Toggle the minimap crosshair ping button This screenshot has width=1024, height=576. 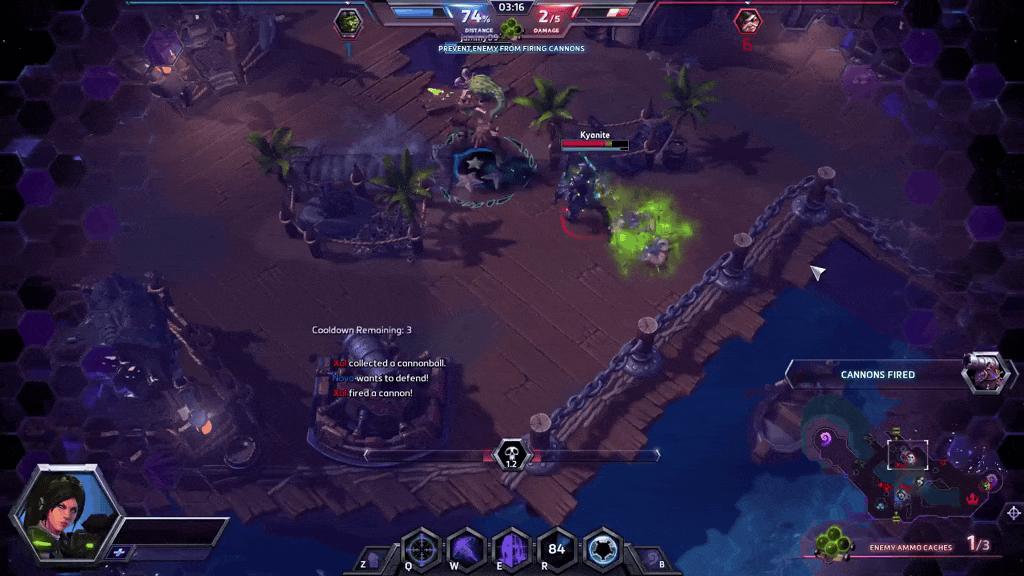point(1013,513)
